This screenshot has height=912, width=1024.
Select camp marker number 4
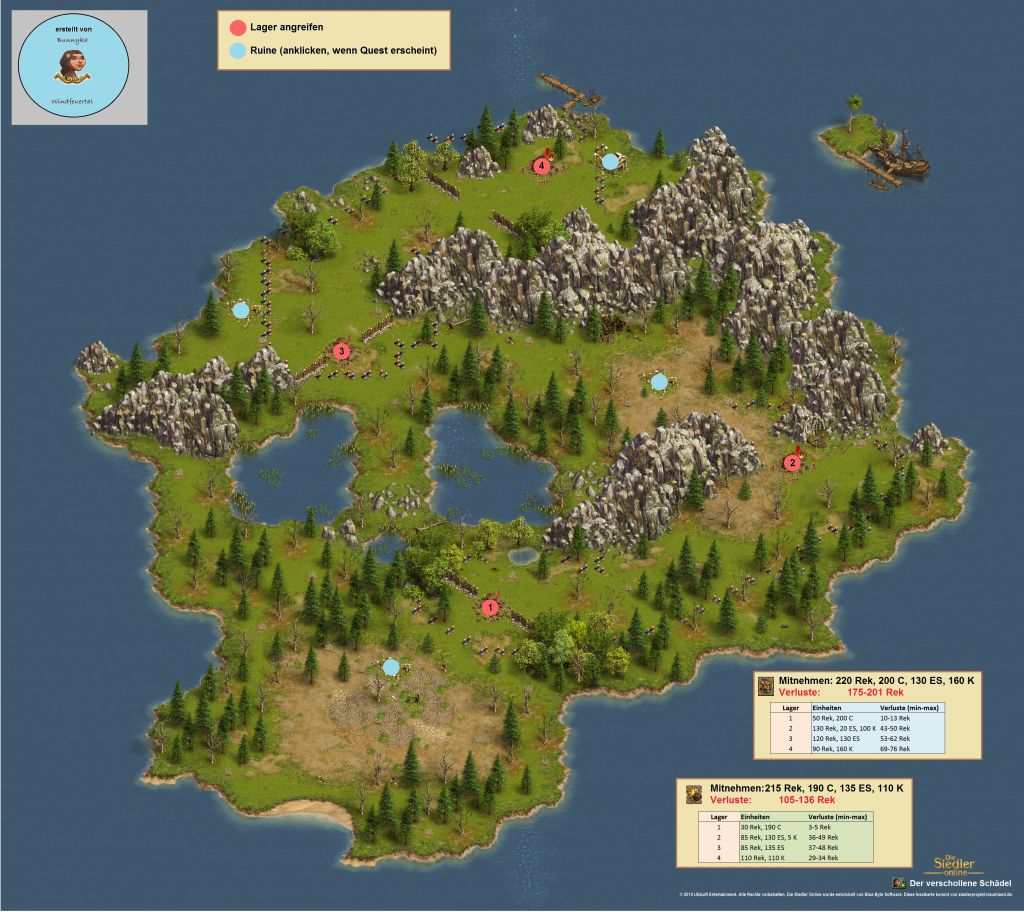pyautogui.click(x=542, y=165)
